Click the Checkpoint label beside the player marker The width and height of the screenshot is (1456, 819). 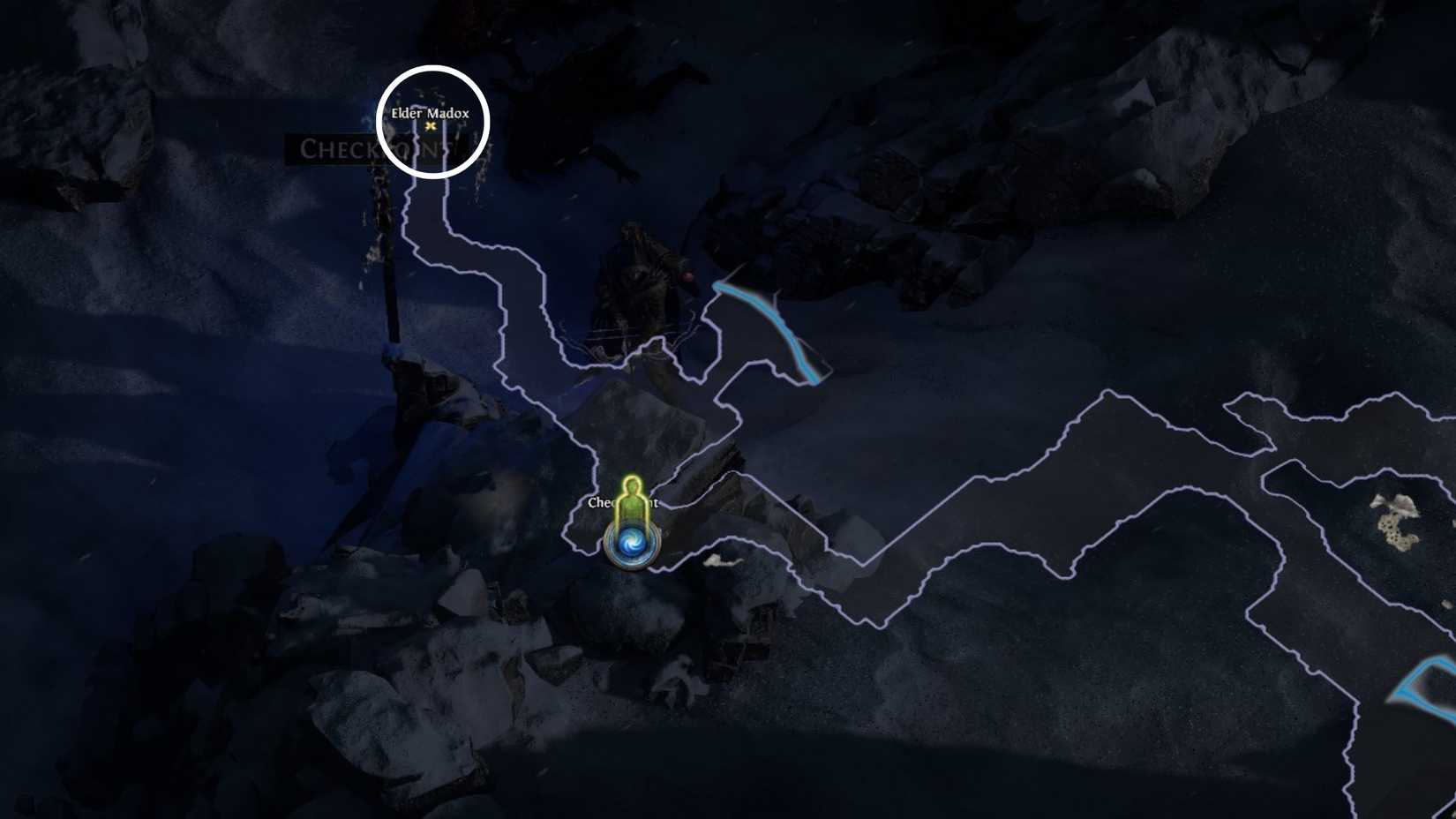625,503
